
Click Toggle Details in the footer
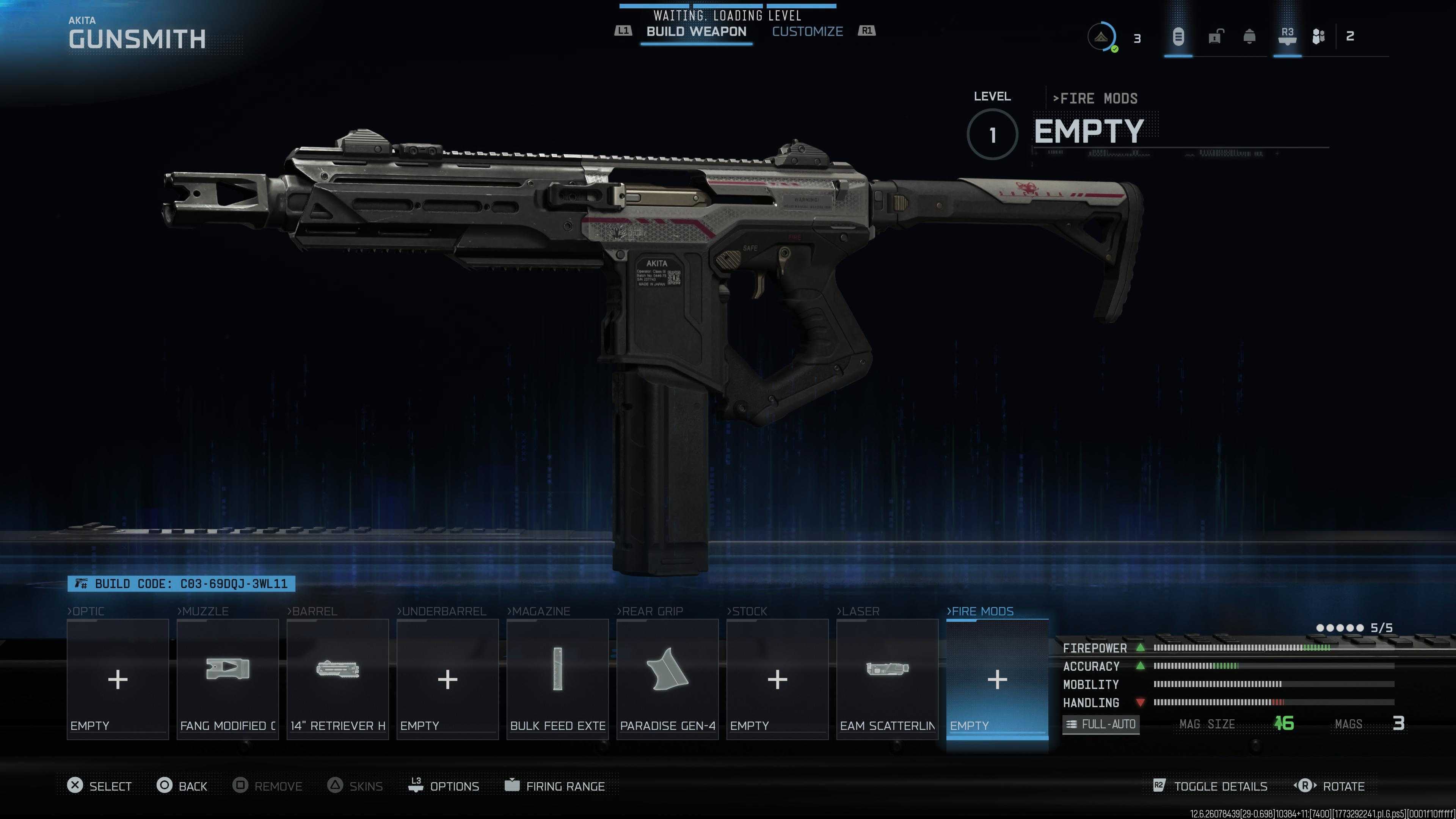pos(1210,786)
